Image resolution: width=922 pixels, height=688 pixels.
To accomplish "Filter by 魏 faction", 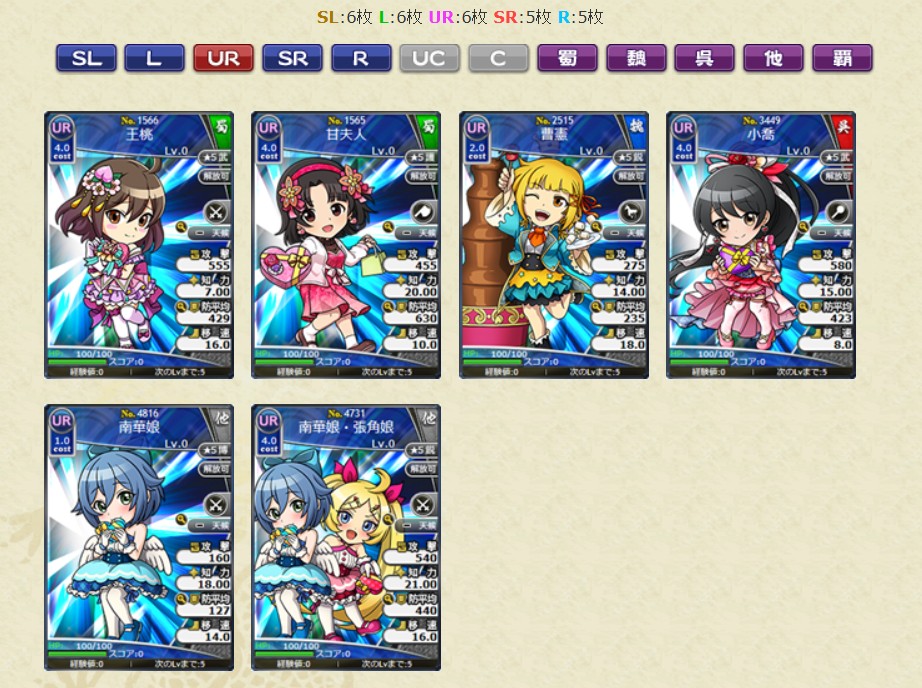I will 636,58.
